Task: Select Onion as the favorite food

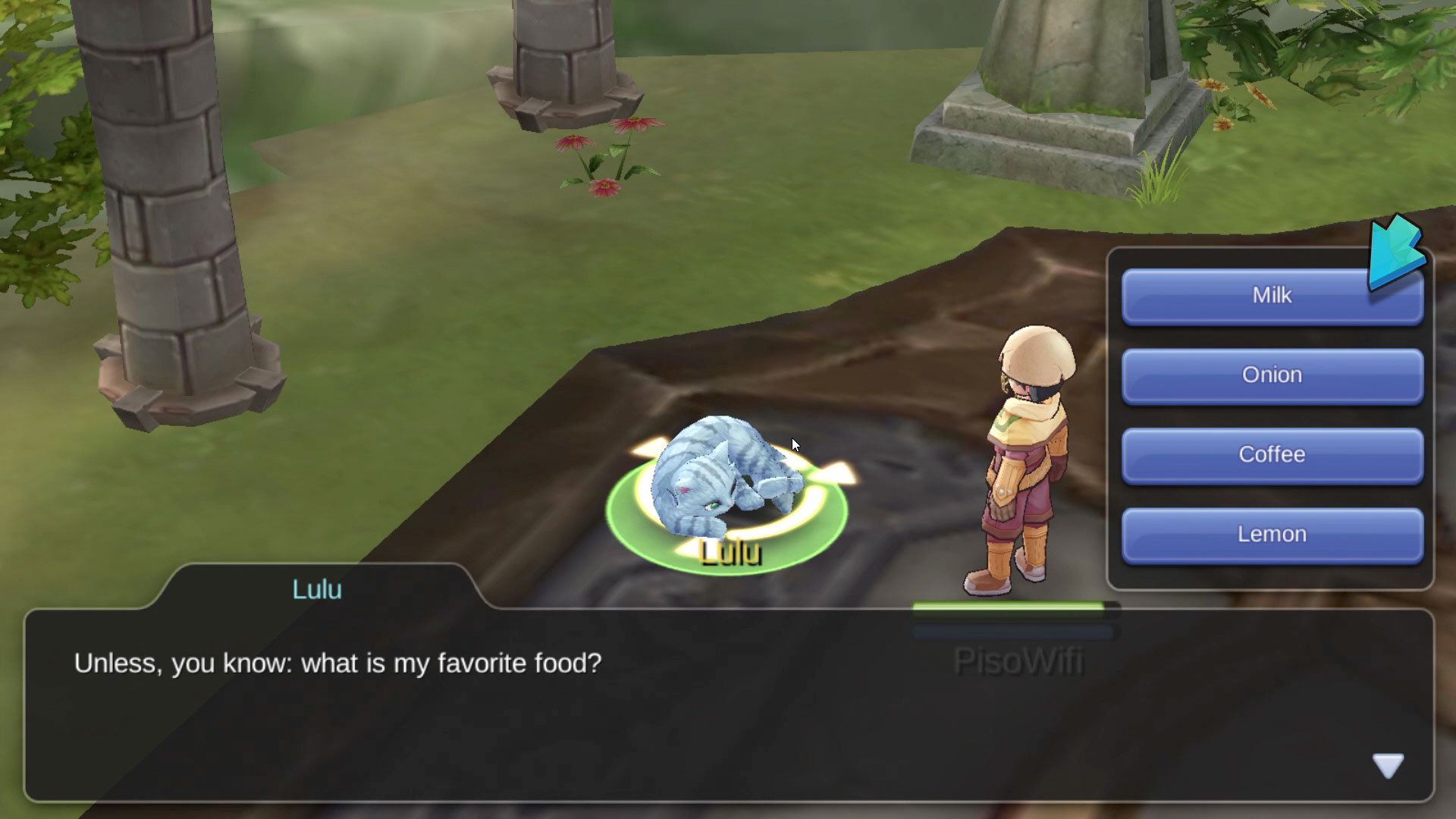Action: click(x=1271, y=376)
